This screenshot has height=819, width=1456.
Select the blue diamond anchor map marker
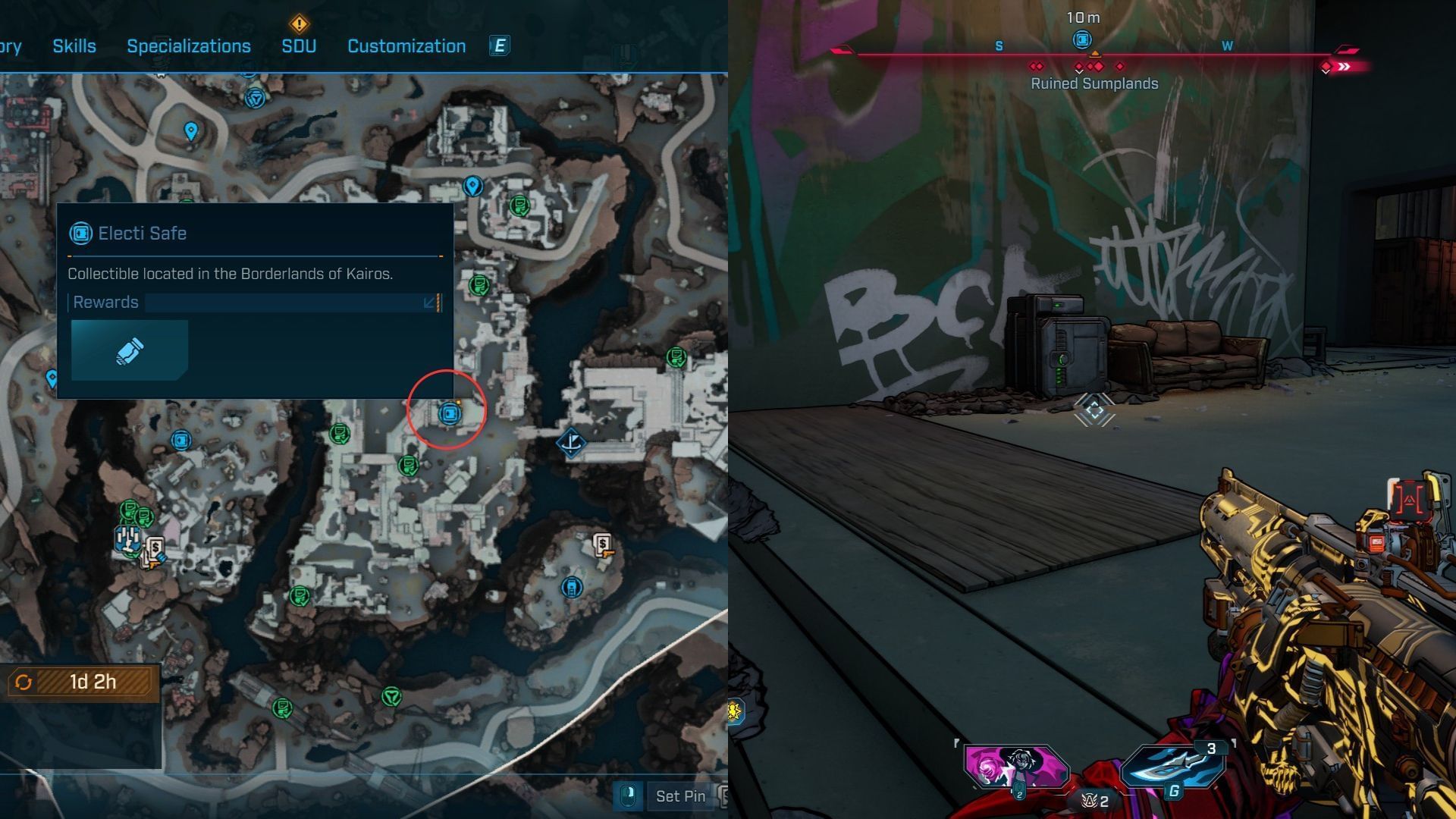coord(571,442)
